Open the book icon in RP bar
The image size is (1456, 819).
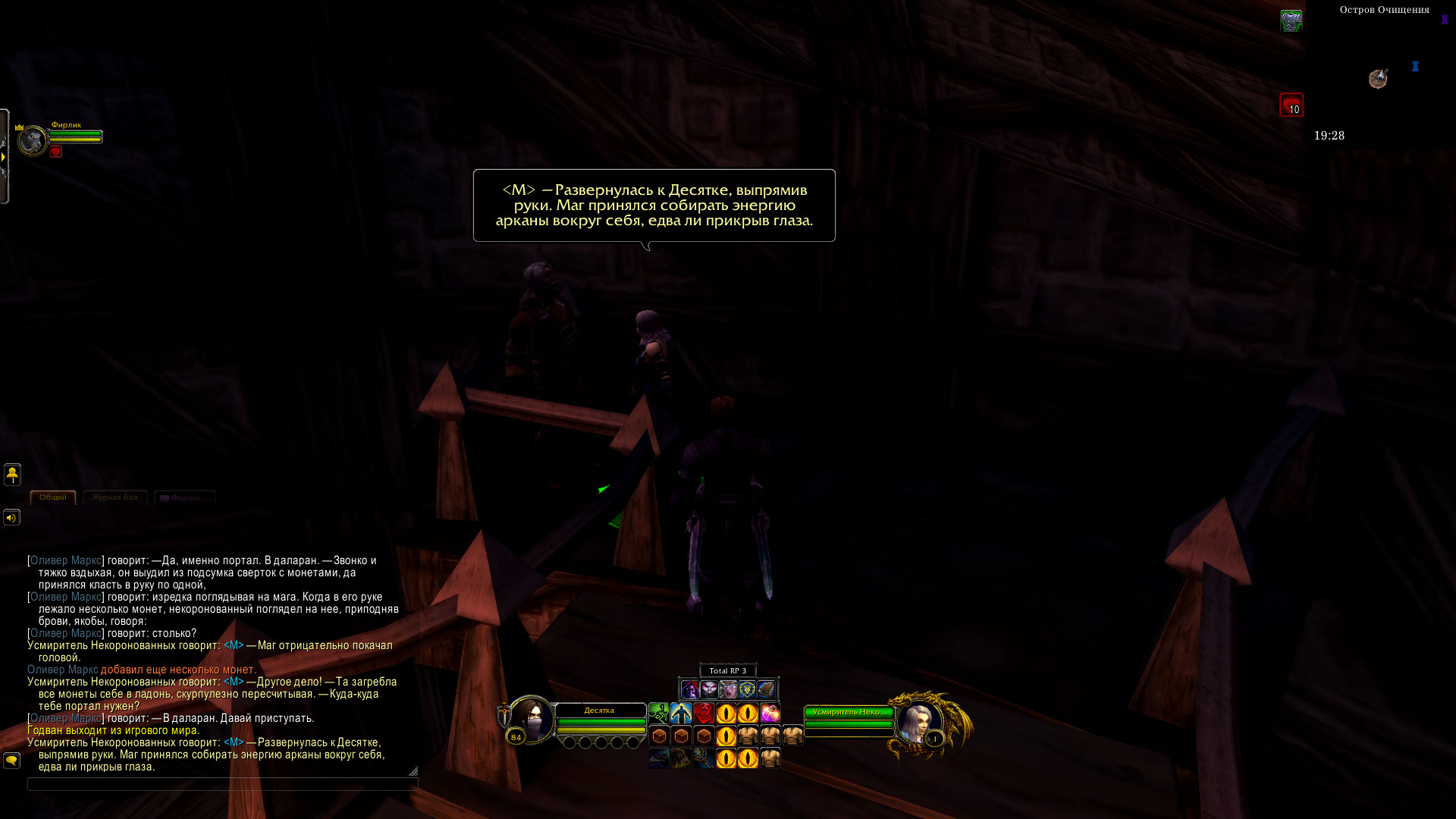pyautogui.click(x=766, y=689)
